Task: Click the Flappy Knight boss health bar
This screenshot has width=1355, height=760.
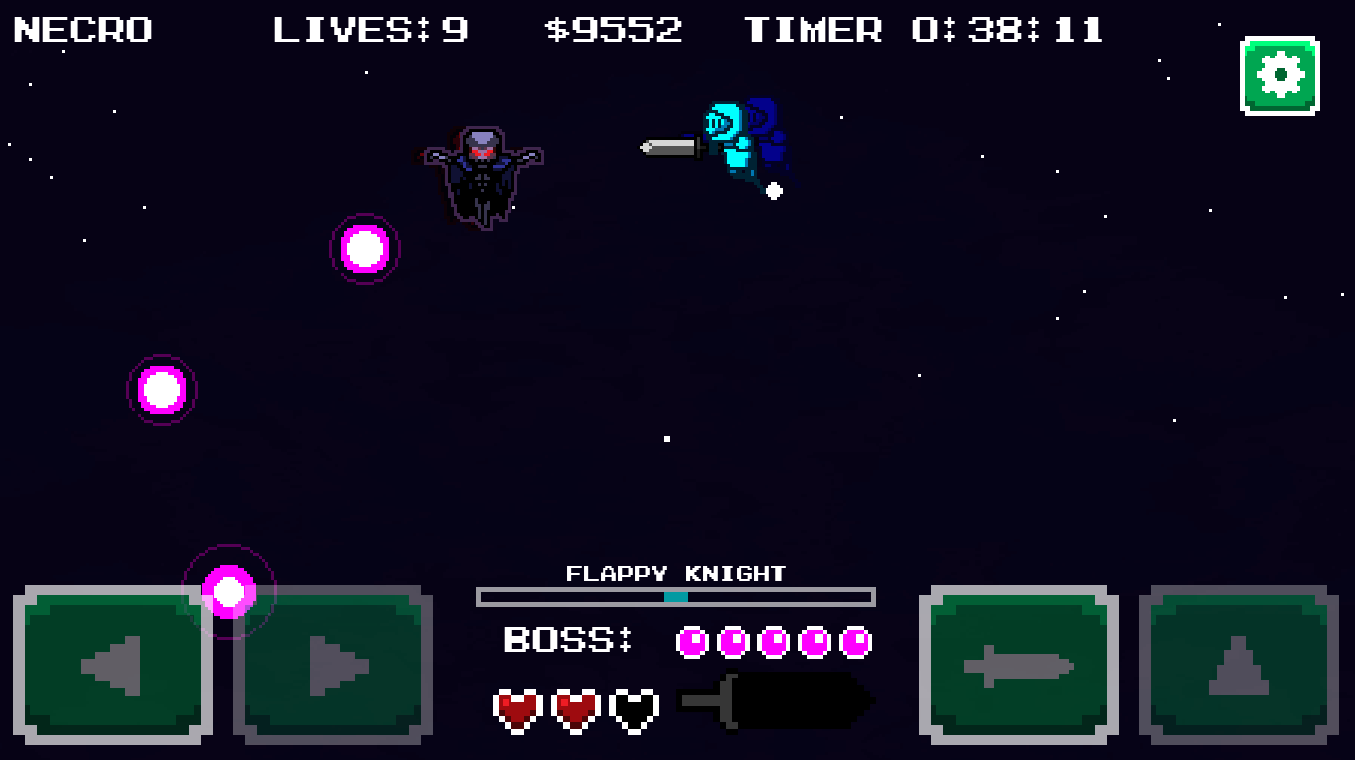Action: [676, 596]
